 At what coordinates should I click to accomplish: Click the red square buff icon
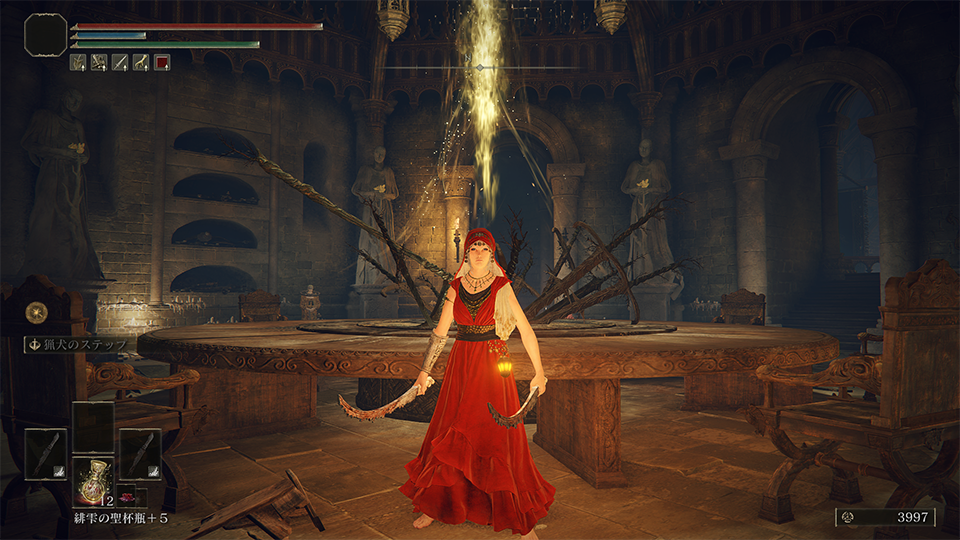tap(162, 62)
